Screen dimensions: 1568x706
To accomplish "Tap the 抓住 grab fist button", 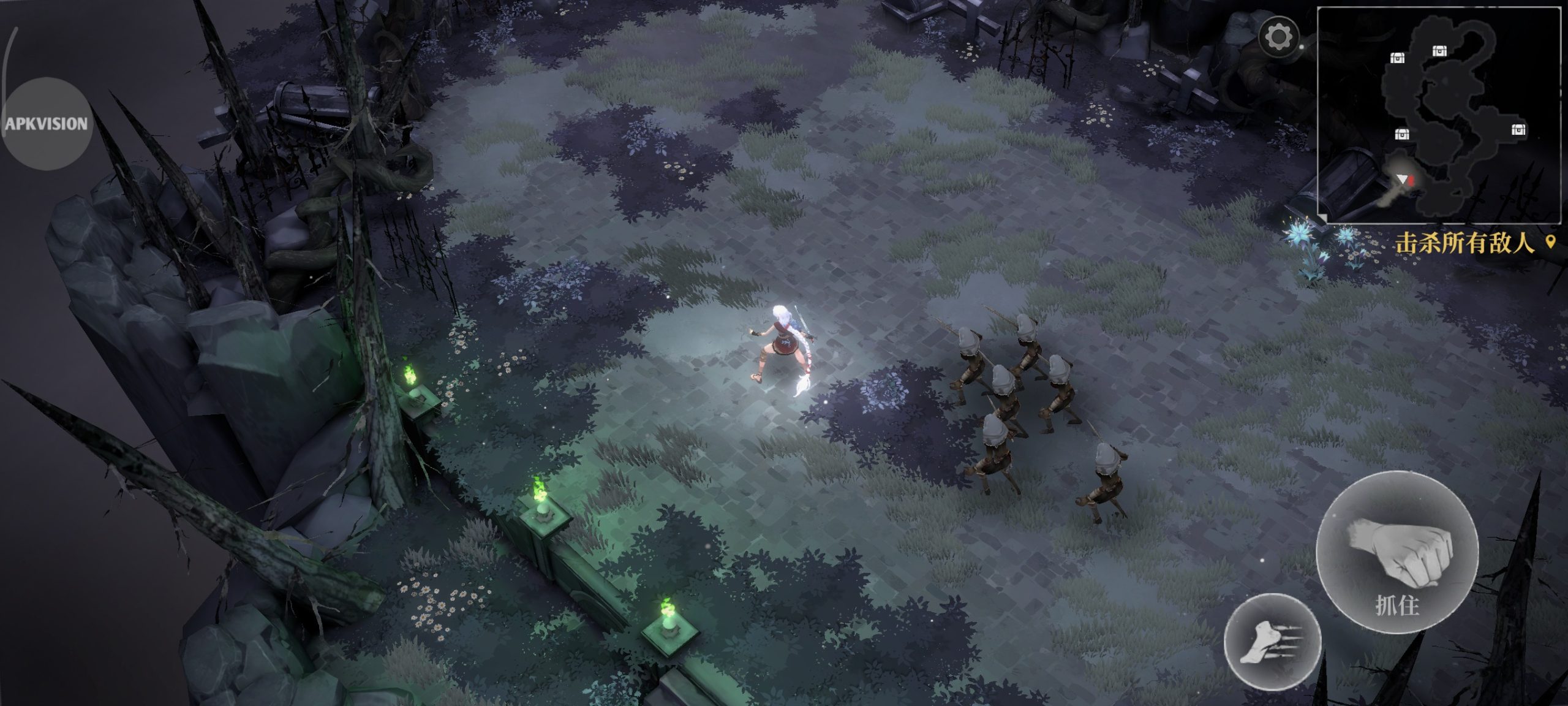I will coord(1397,552).
